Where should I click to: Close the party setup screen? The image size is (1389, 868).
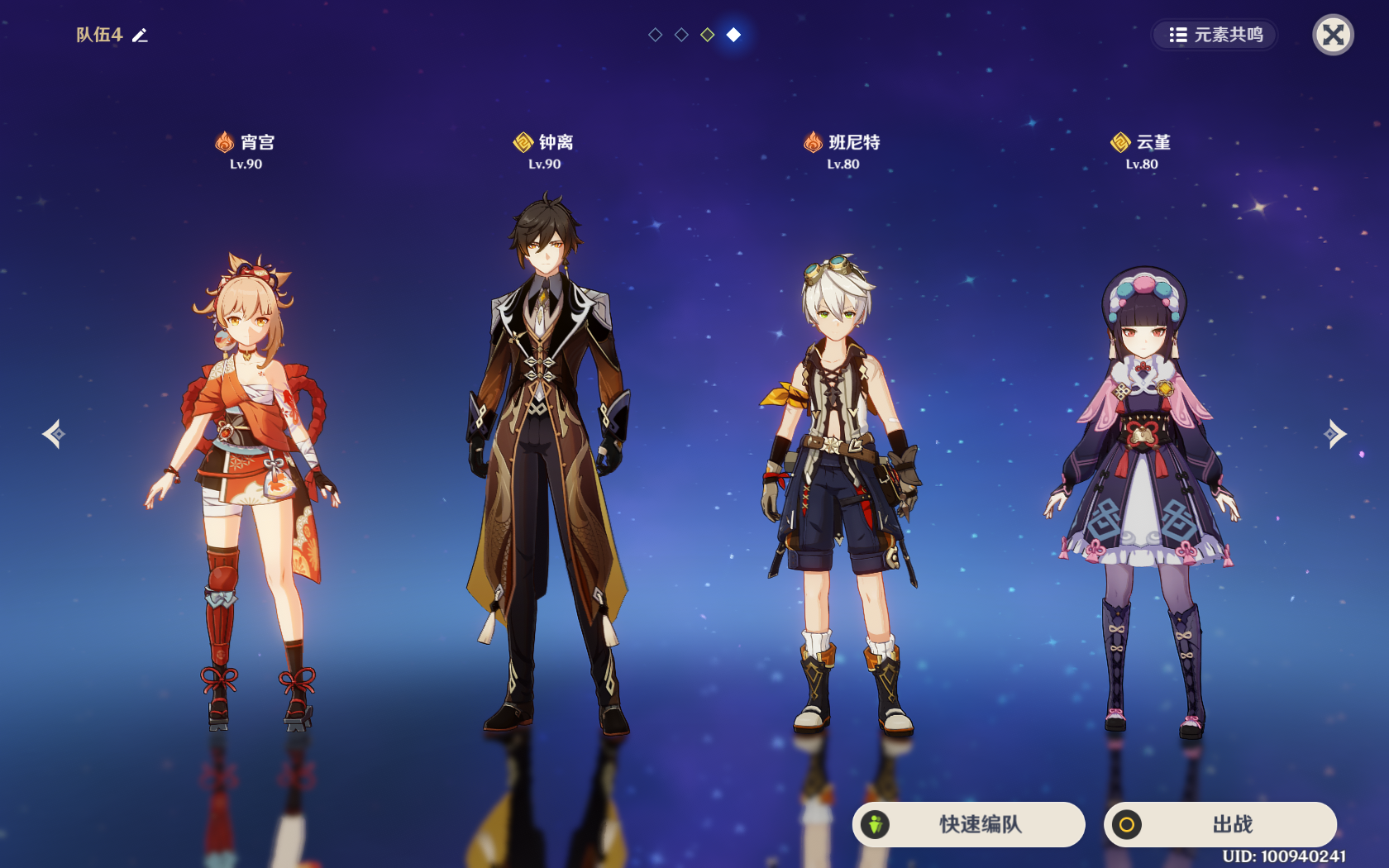point(1333,35)
